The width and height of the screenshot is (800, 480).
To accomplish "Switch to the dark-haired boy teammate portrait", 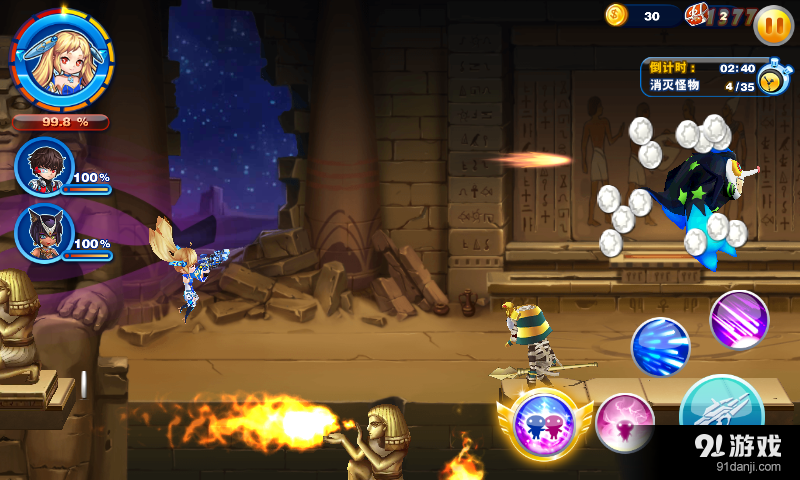I will 43,165.
